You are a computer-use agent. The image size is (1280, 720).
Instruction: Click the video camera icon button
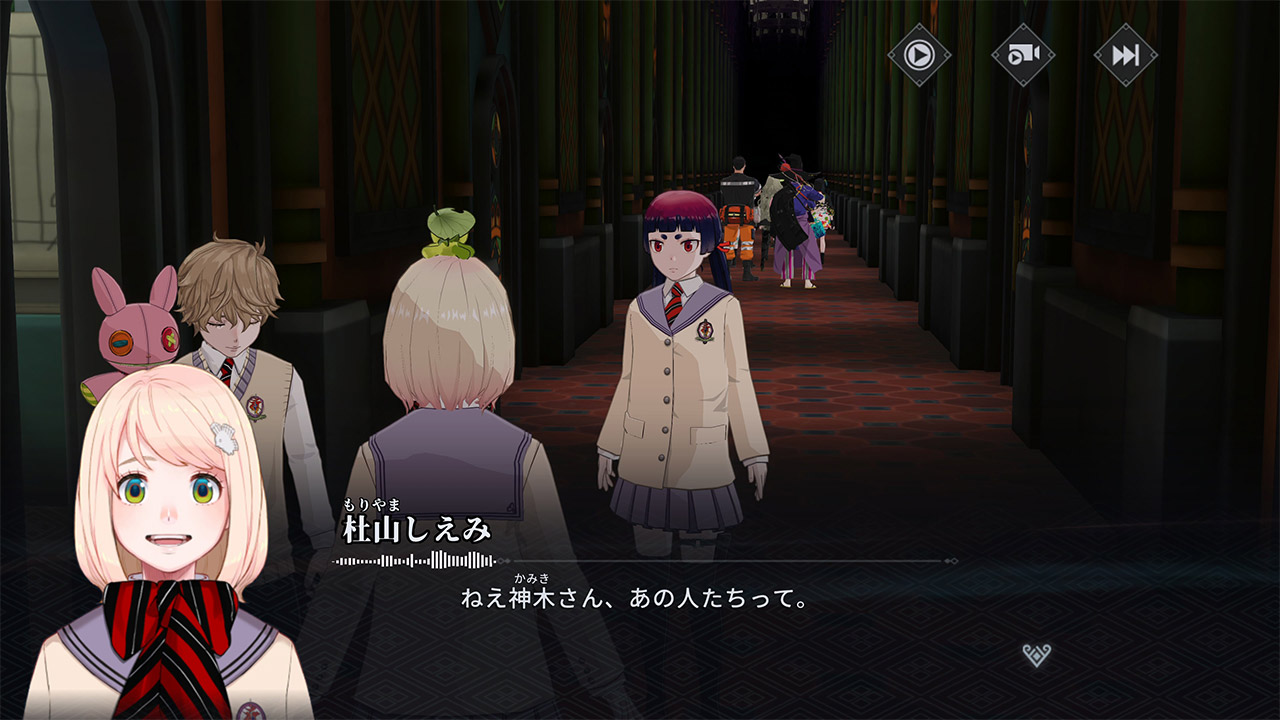coord(1022,54)
